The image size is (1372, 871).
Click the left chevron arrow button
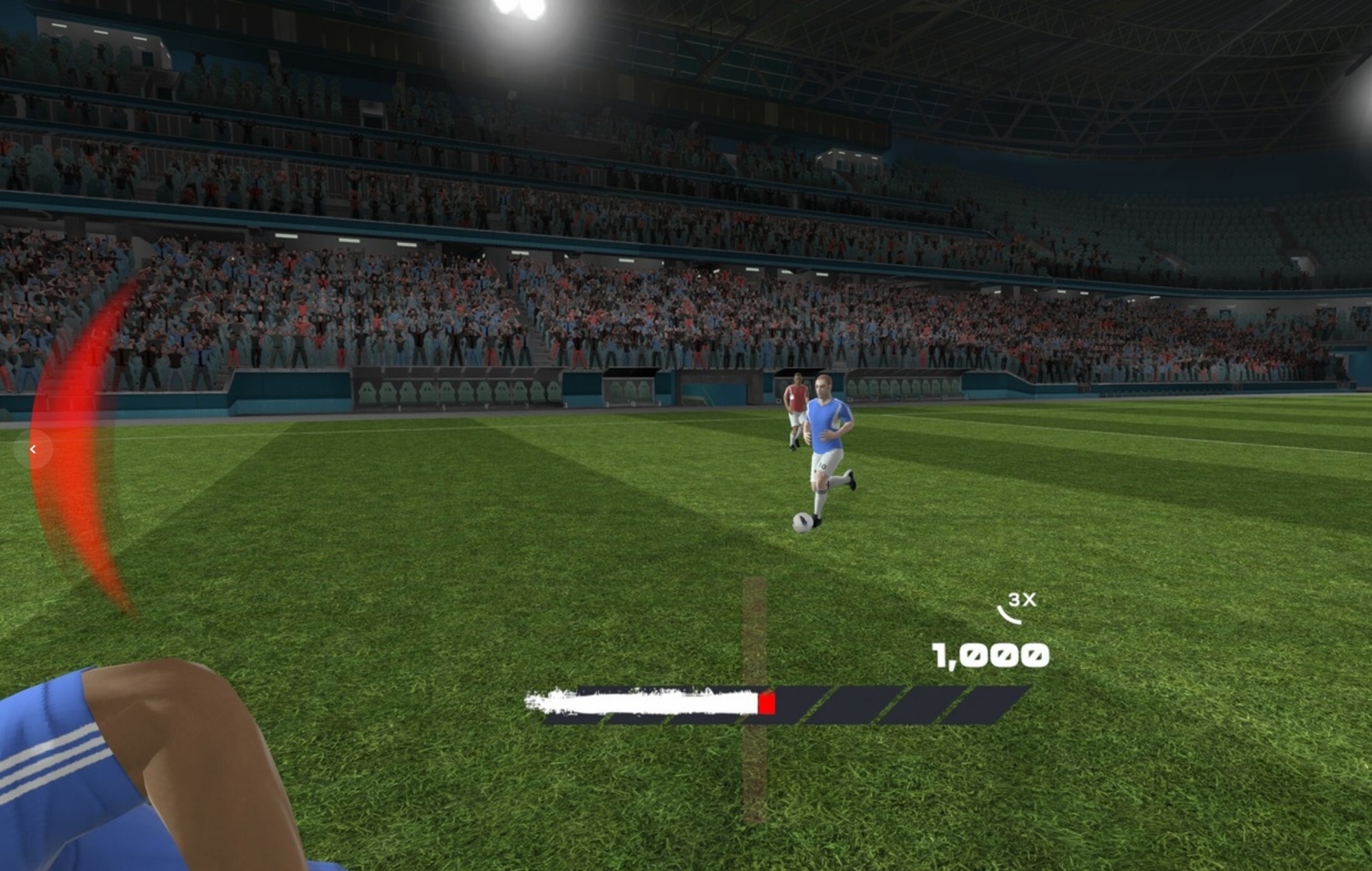click(33, 449)
